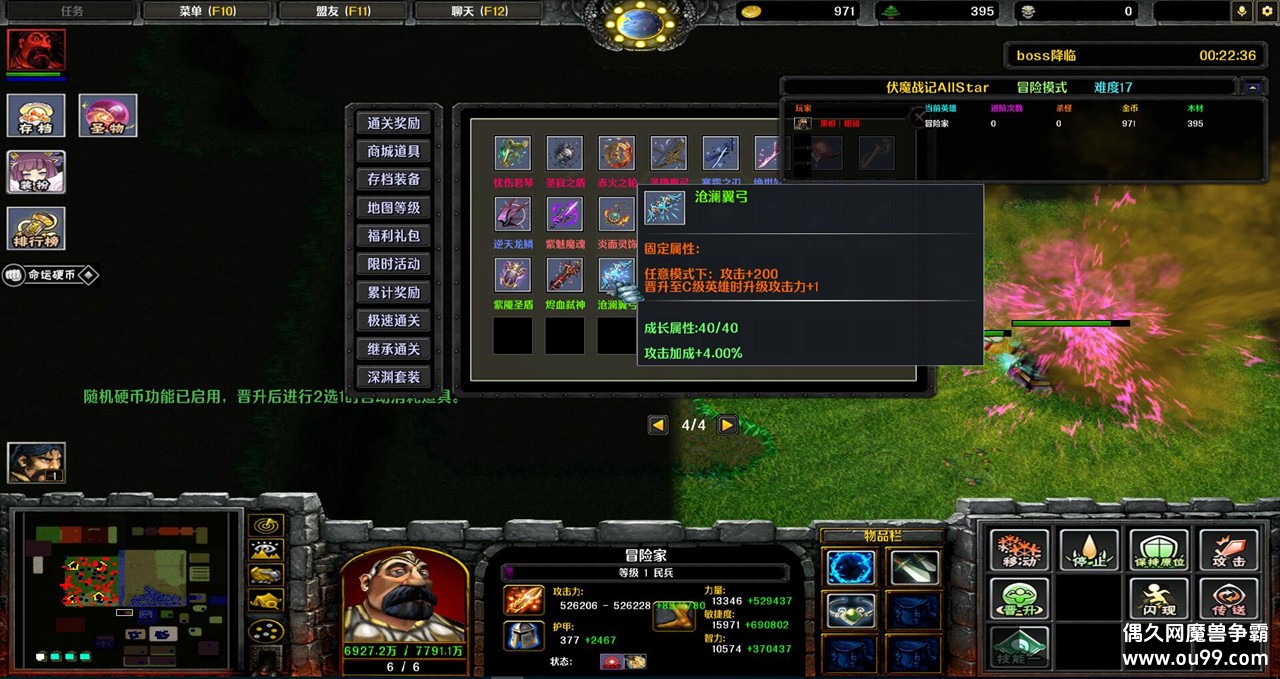This screenshot has width=1280, height=679.
Task: Switch to the 商城道具 category
Action: [393, 151]
